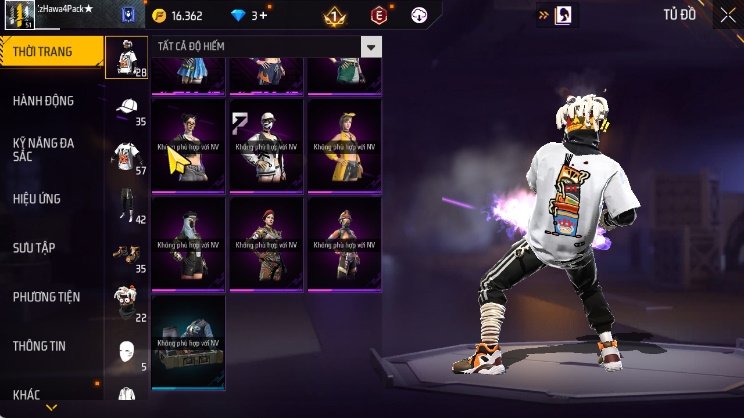
Task: Open the TẤT CẢ ĐỘ HIẾM rarity dropdown
Action: tap(267, 47)
